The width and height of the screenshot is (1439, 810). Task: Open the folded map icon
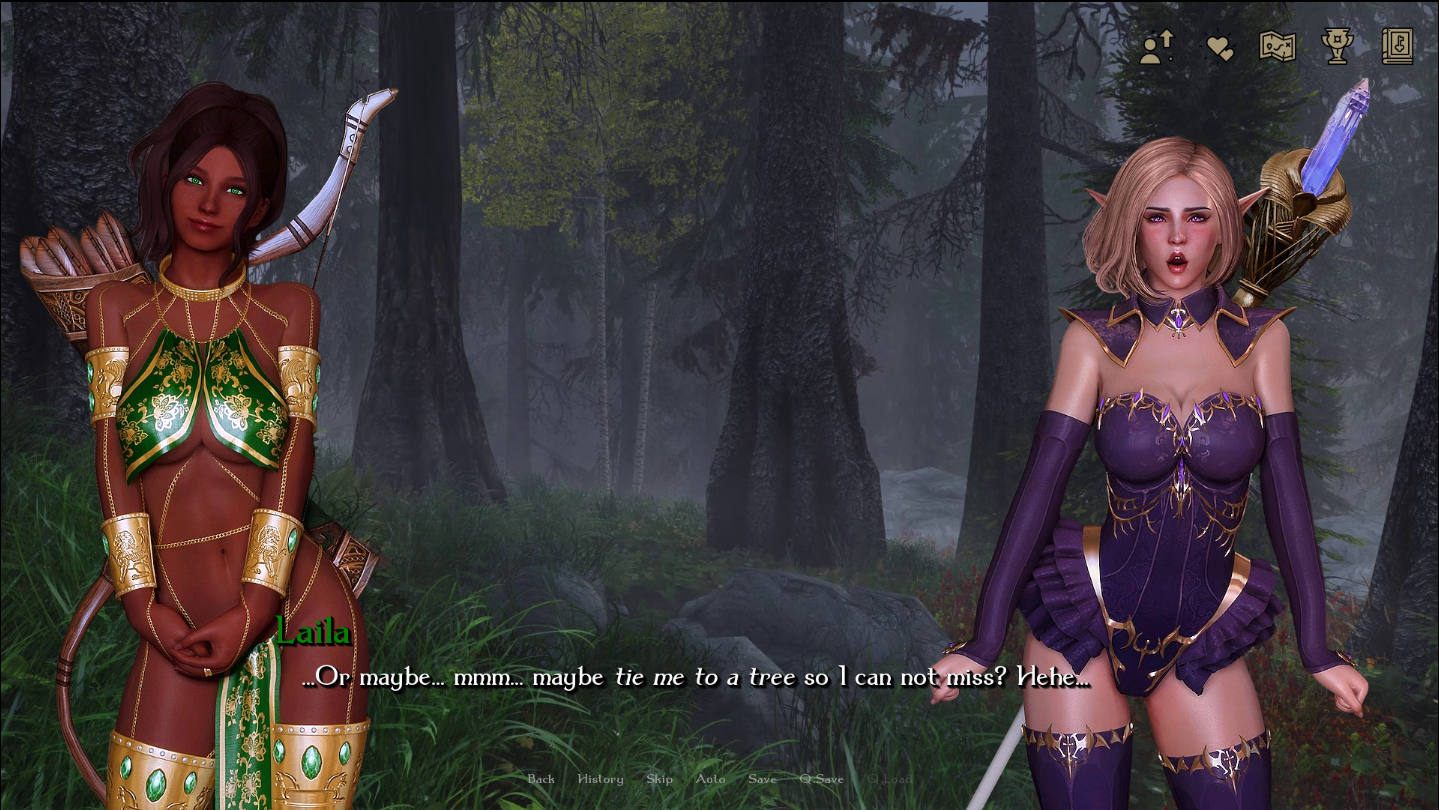coord(1277,47)
